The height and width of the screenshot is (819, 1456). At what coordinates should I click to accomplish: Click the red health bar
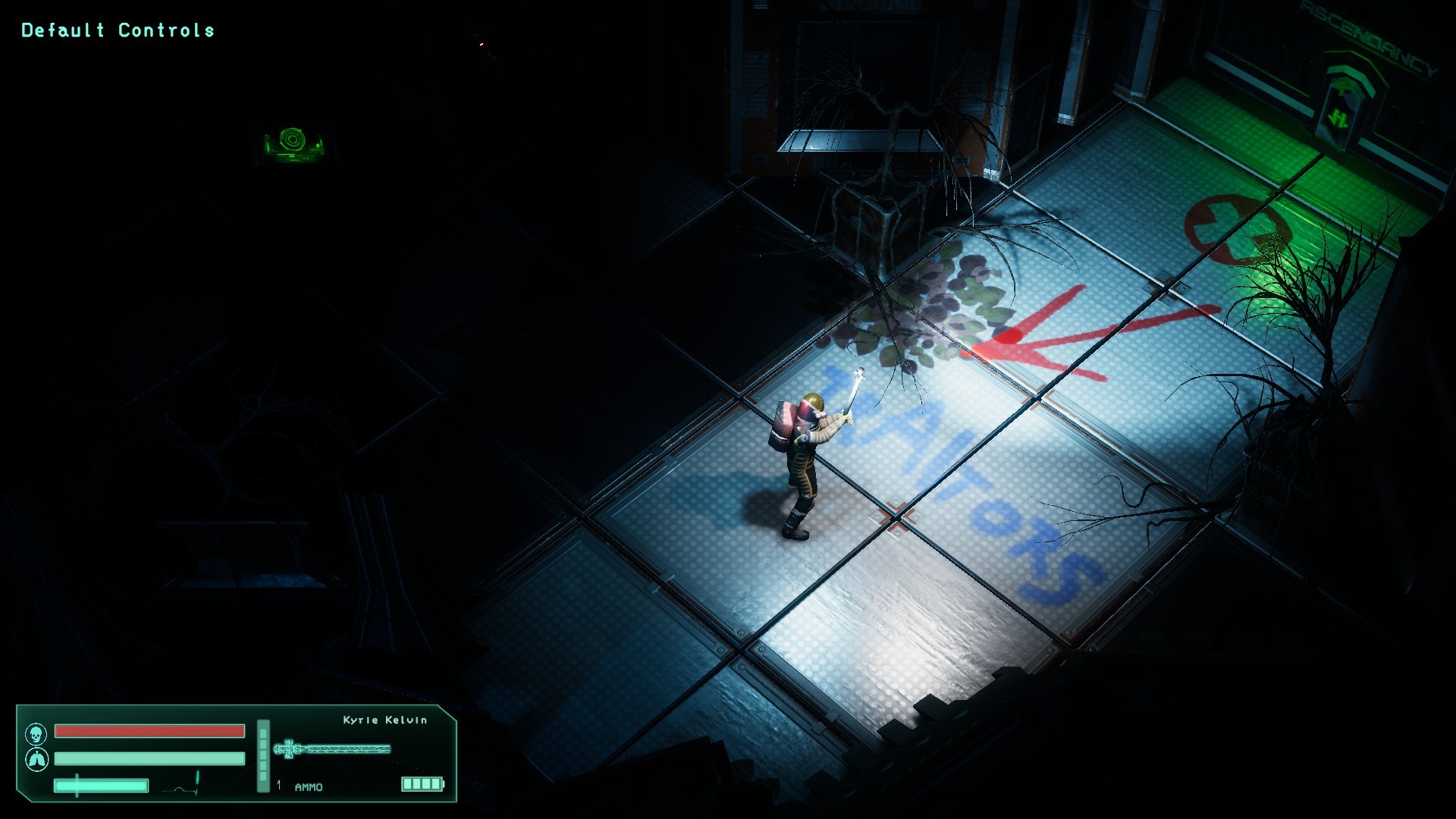click(x=149, y=733)
